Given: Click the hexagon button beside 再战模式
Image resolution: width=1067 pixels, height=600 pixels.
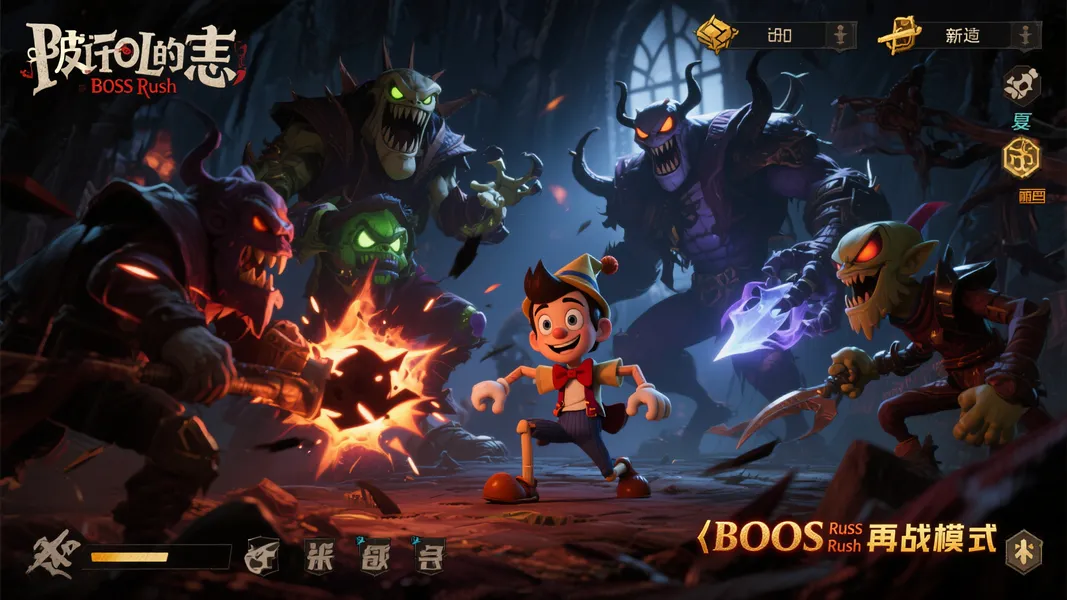Looking at the screenshot, I should tap(1024, 551).
